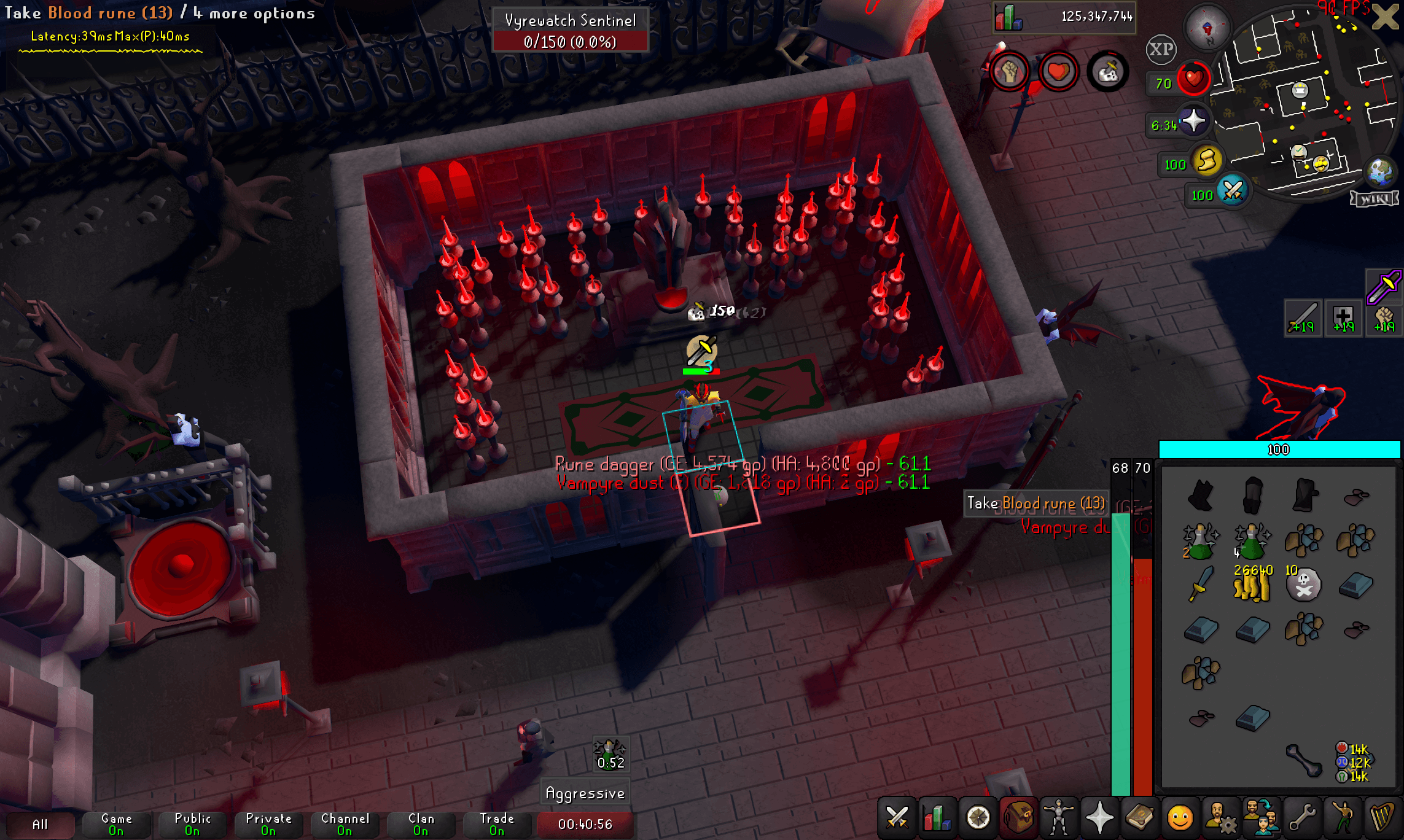Select 'Take Blood rune' from the context menu
The image size is (1404, 840).
(1036, 504)
